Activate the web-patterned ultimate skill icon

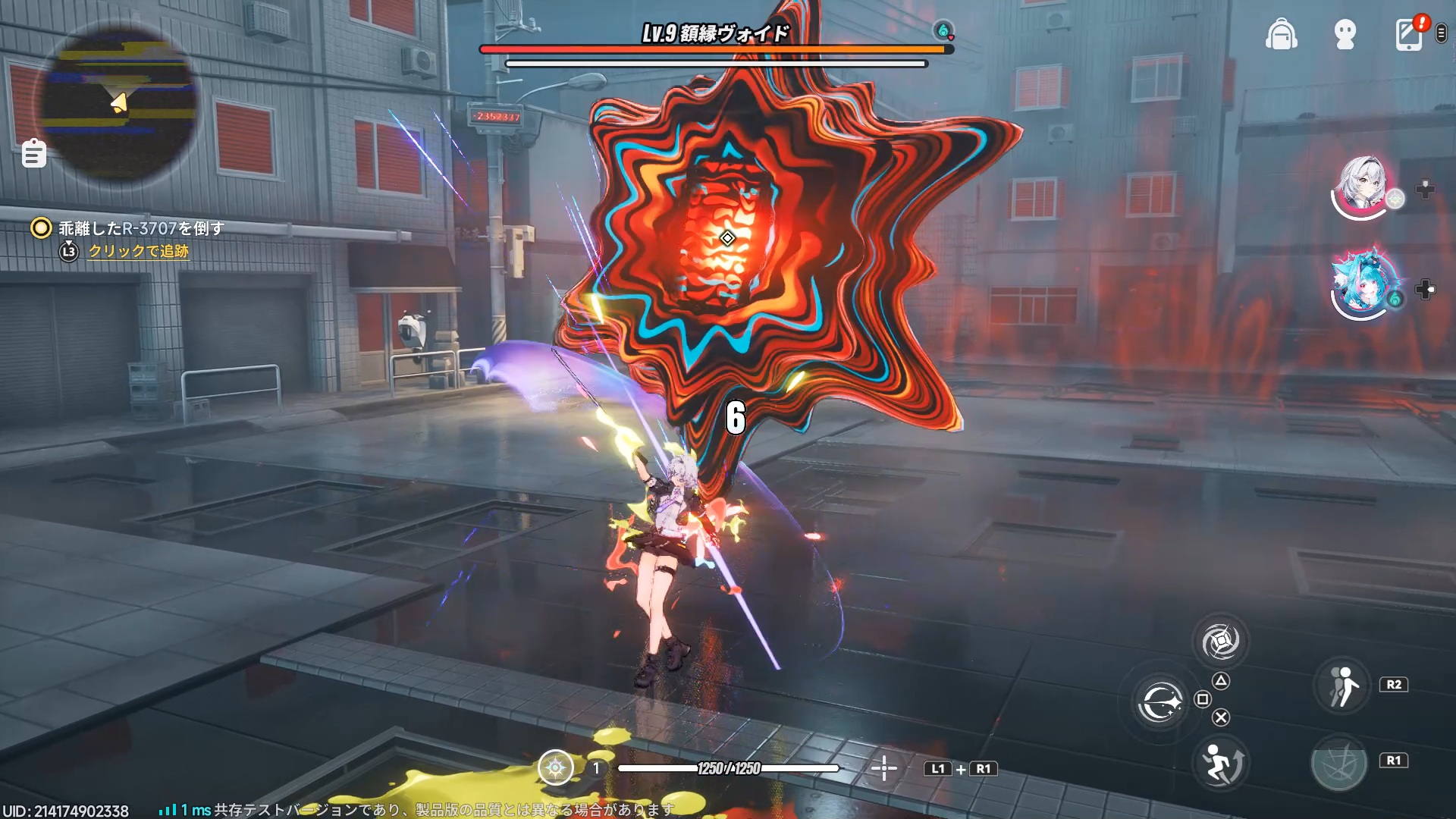coord(1338,762)
